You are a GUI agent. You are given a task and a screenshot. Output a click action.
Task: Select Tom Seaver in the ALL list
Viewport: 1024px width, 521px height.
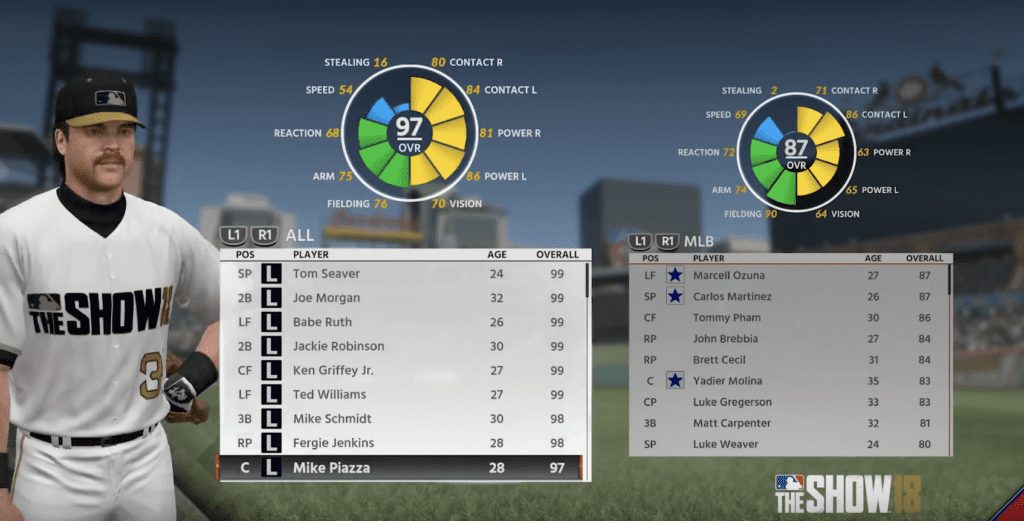pos(400,274)
